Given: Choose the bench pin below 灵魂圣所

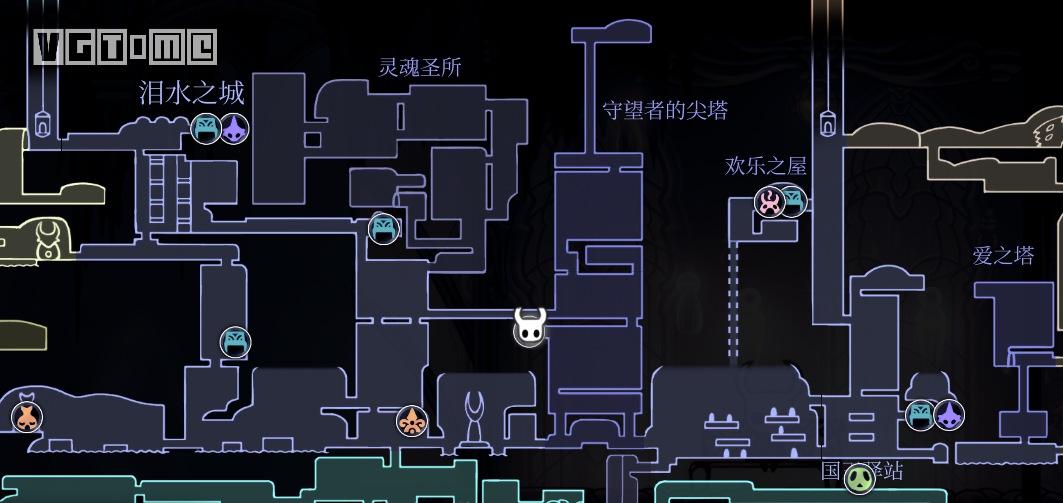Looking at the screenshot, I should pyautogui.click(x=384, y=229).
